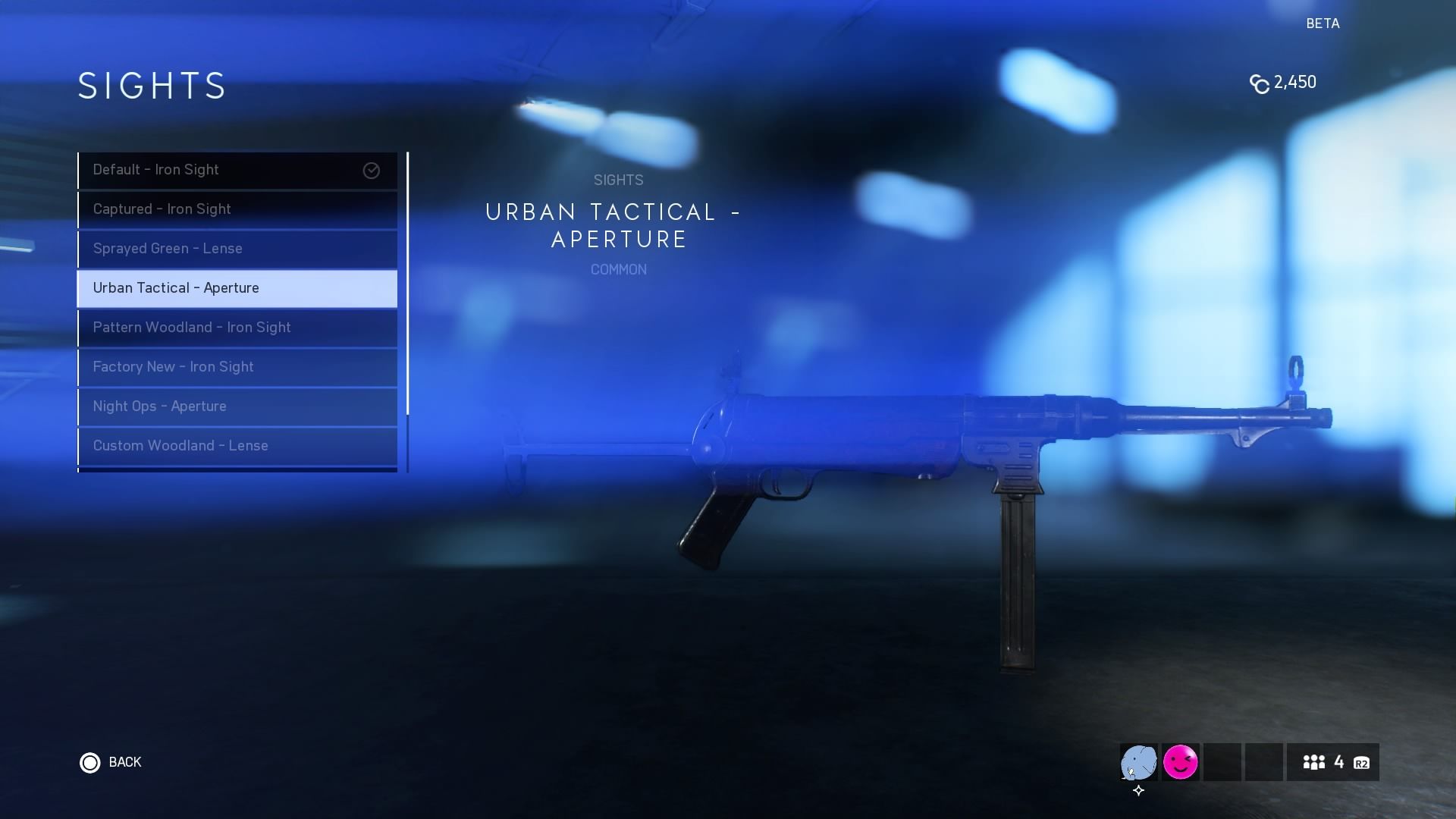
Task: Choose the Factory New - Iron Sight option
Action: click(x=237, y=367)
